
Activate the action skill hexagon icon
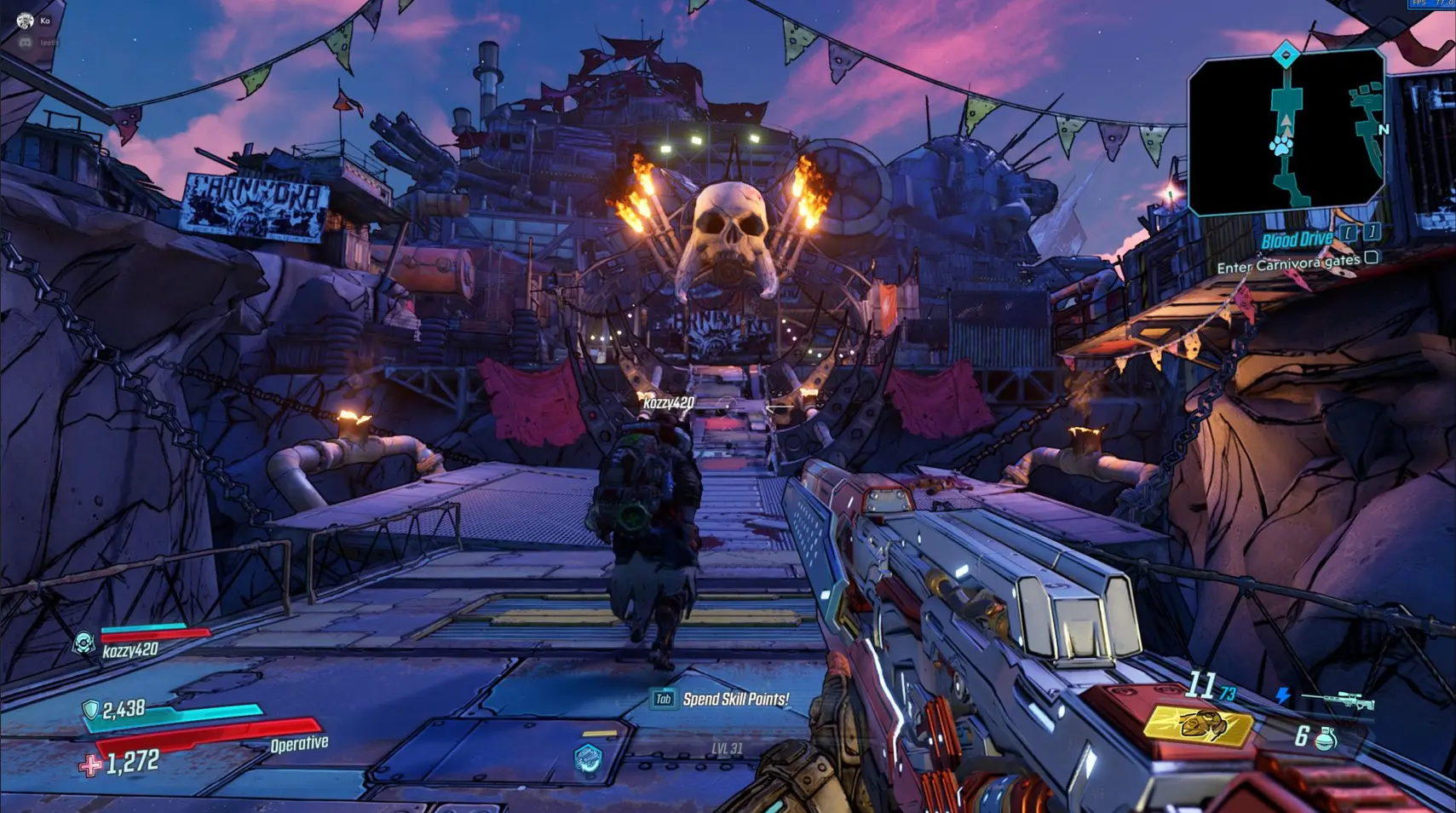click(588, 758)
